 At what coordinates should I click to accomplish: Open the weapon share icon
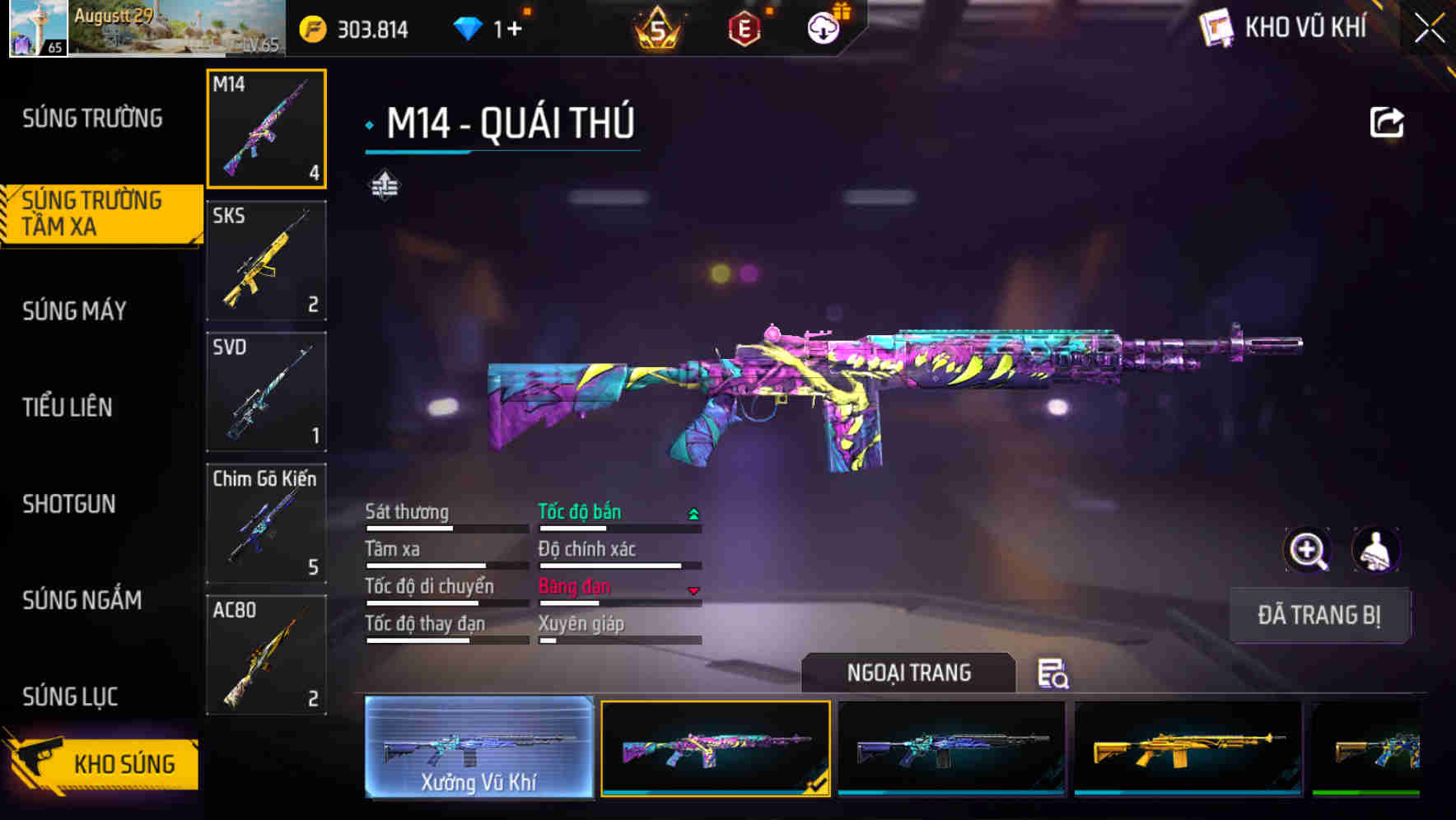click(x=1386, y=121)
